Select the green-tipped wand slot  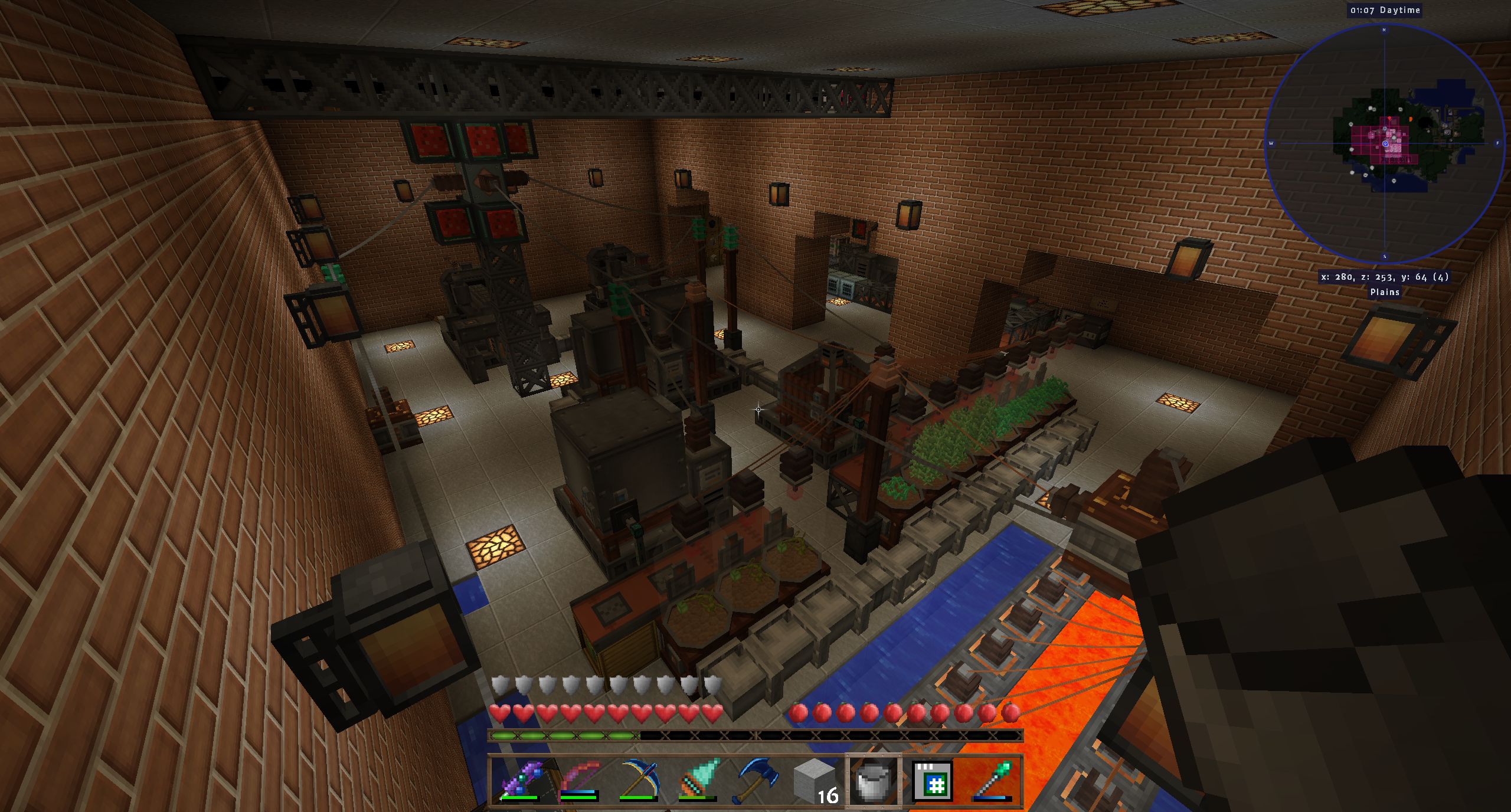point(992,780)
